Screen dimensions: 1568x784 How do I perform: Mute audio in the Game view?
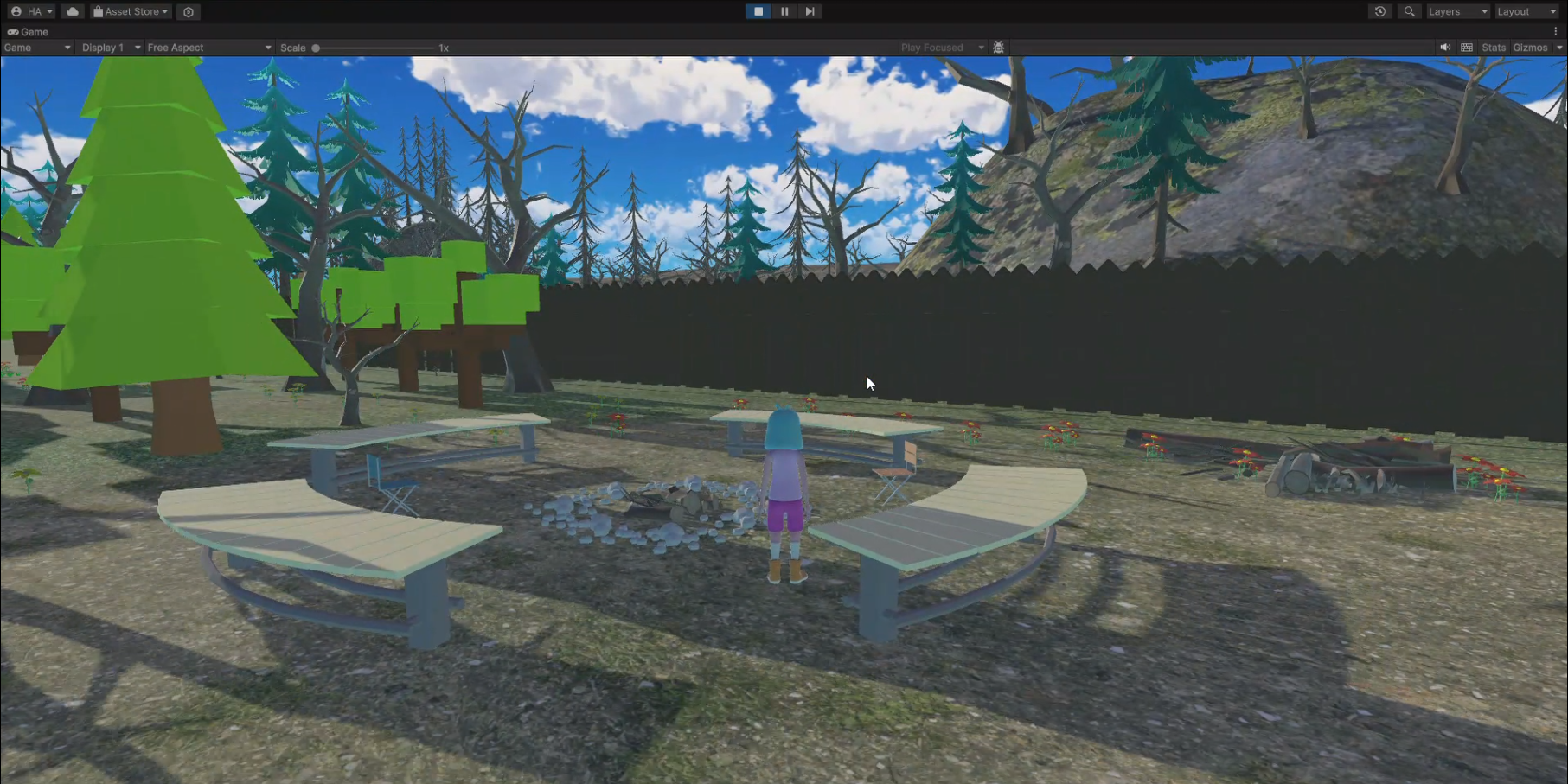click(1444, 48)
